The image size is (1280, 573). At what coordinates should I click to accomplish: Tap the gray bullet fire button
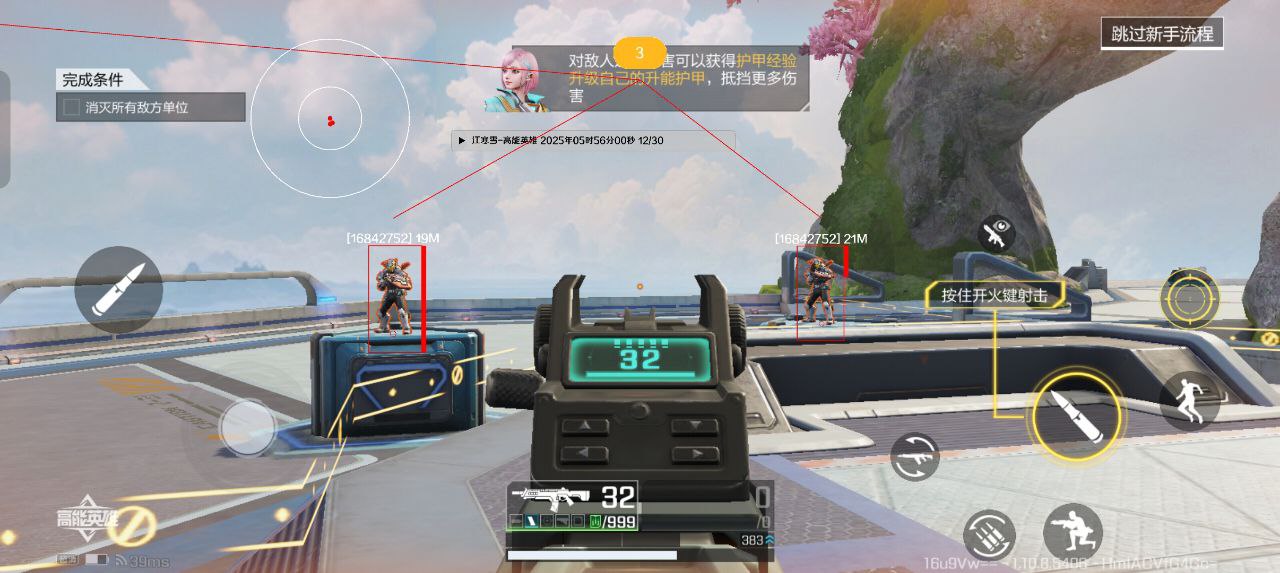coord(119,290)
